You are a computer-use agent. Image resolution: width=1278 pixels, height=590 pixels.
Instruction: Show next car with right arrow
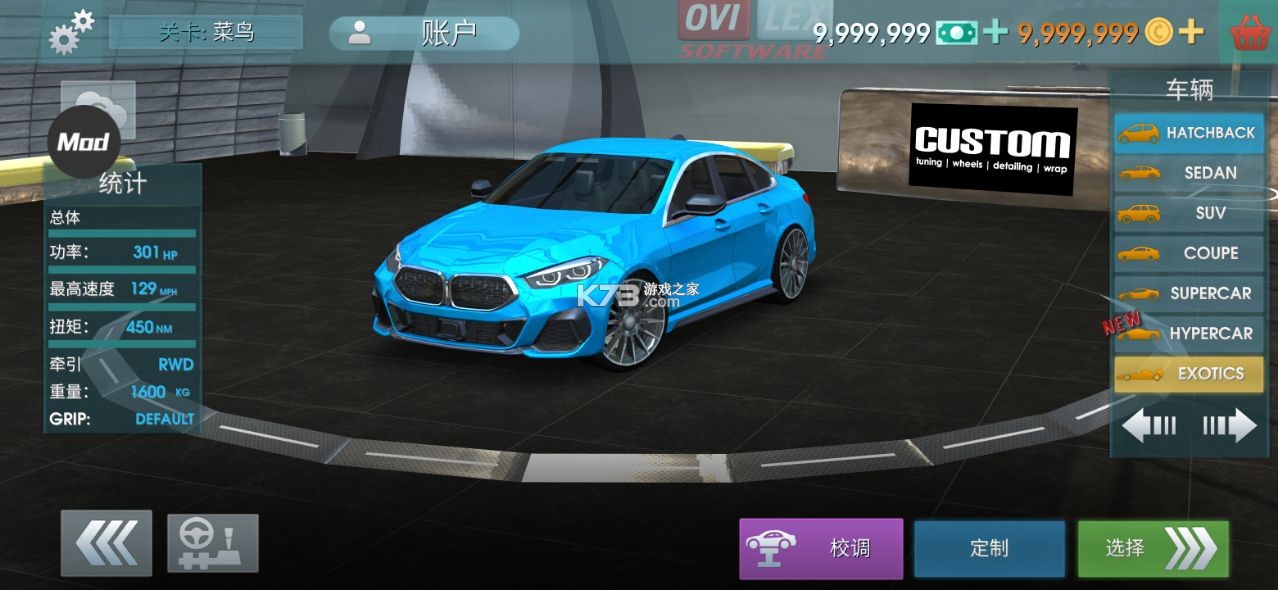click(x=1229, y=426)
